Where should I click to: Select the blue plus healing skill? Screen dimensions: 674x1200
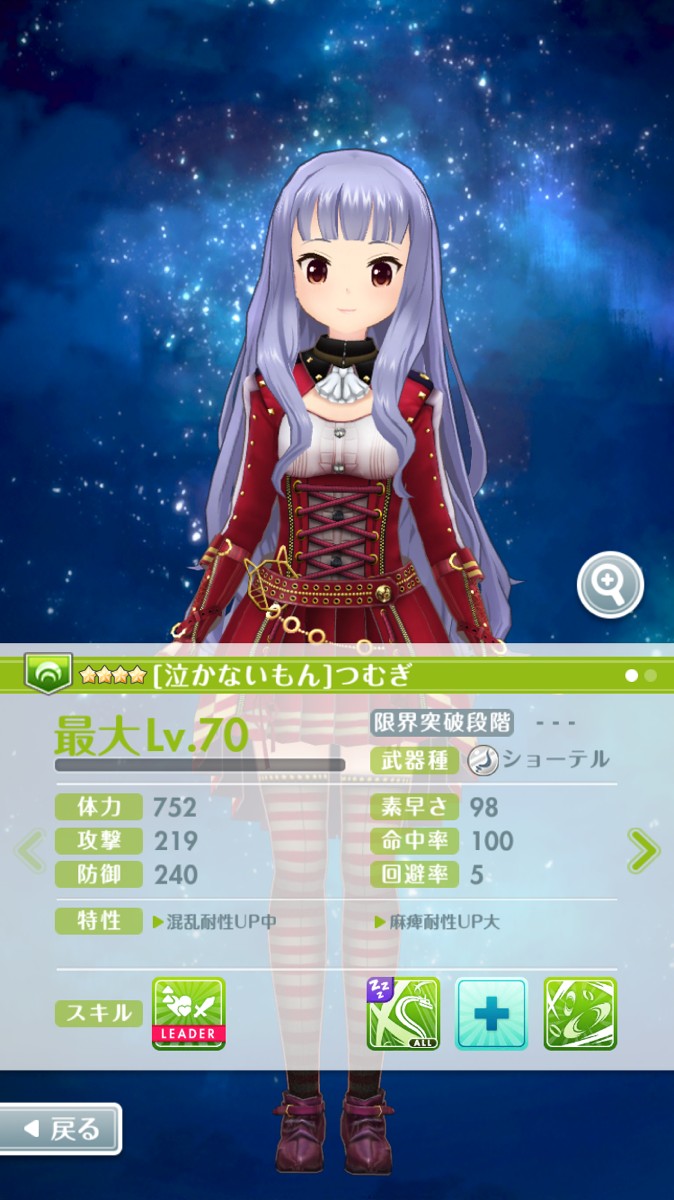pos(492,1013)
